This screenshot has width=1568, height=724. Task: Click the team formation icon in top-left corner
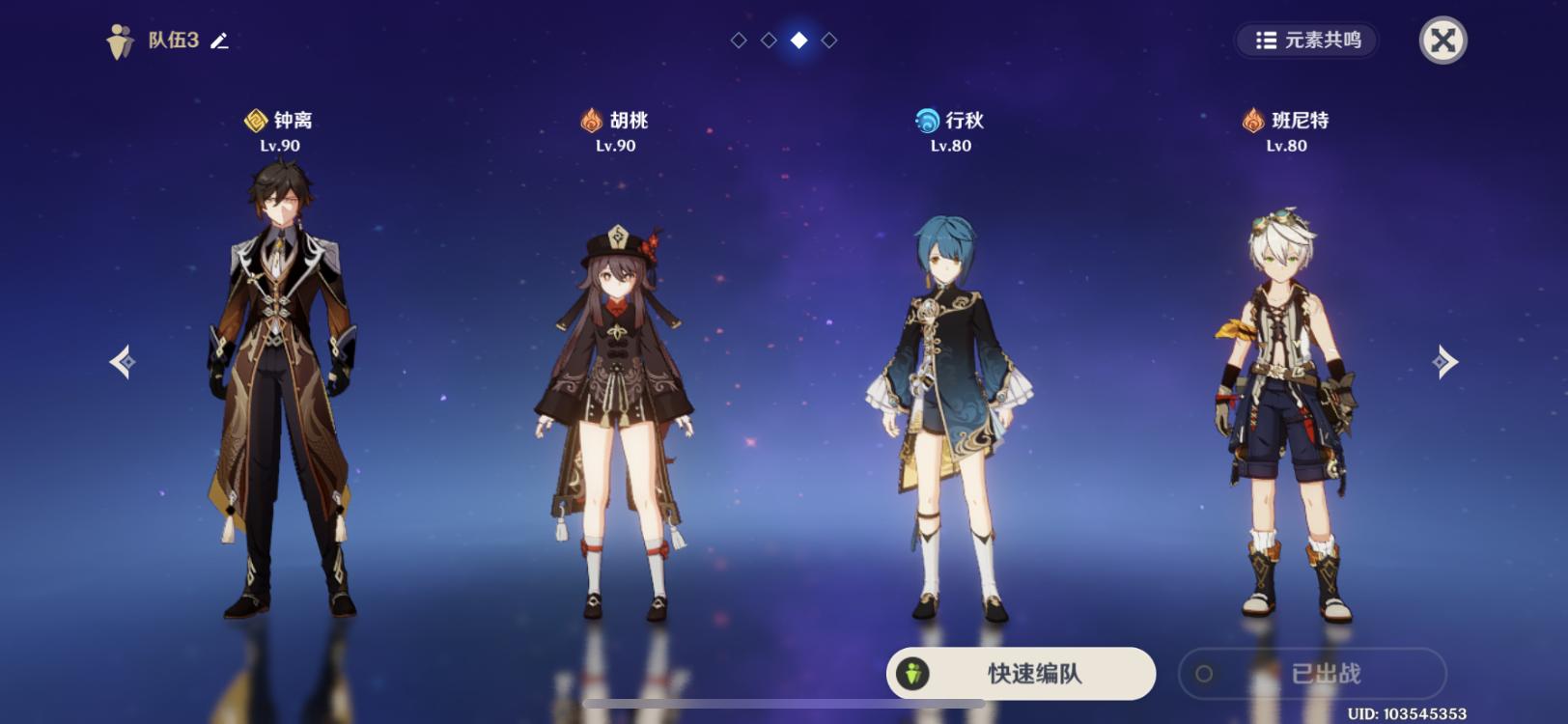point(118,41)
